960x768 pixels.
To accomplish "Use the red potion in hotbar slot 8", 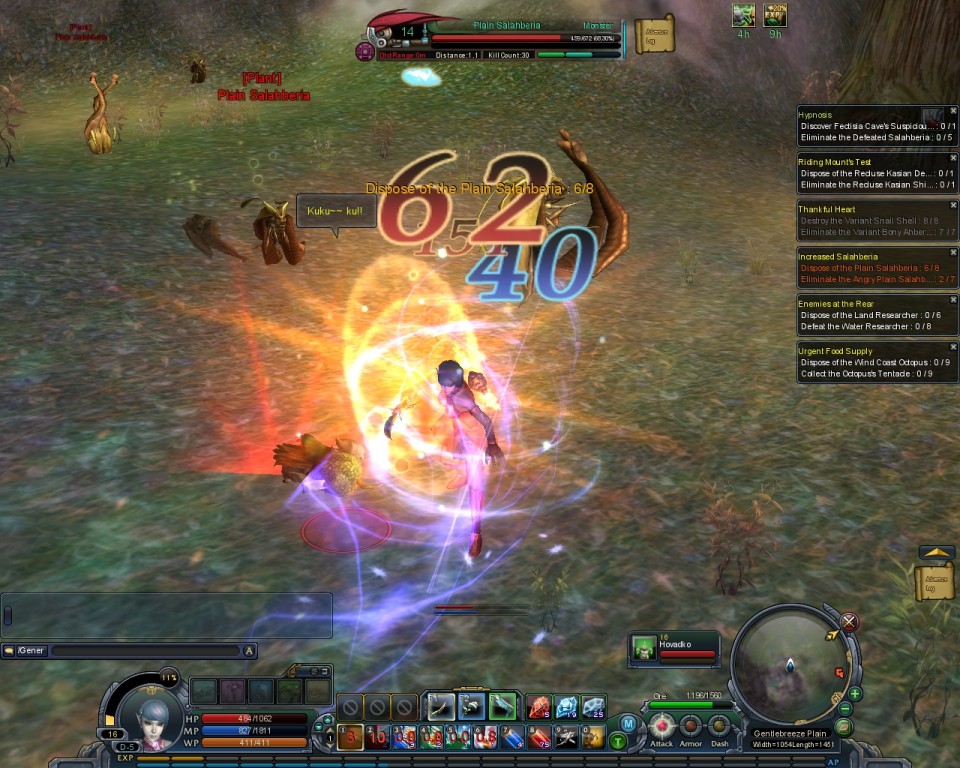I will tap(540, 738).
